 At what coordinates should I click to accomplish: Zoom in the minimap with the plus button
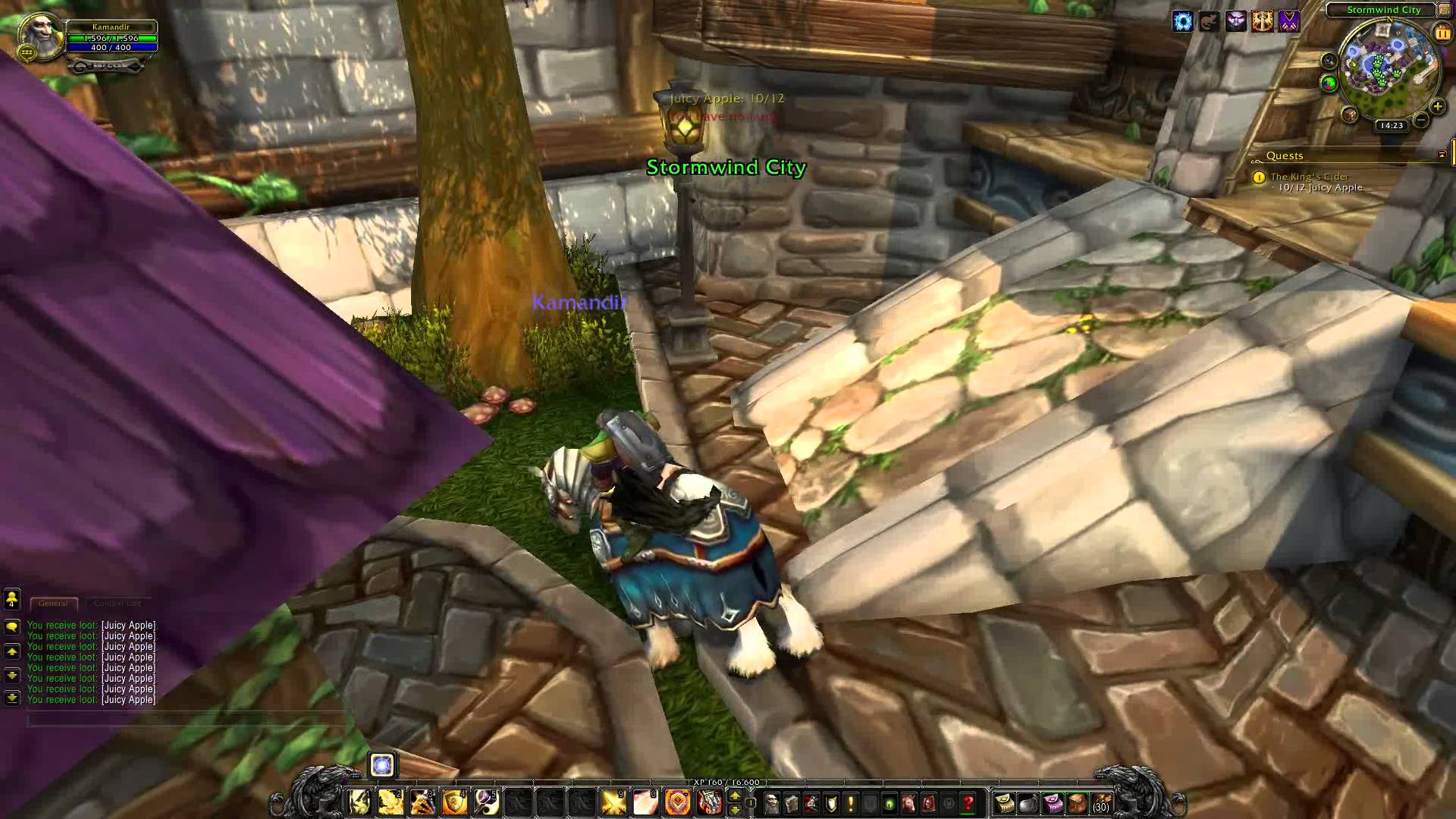1437,107
